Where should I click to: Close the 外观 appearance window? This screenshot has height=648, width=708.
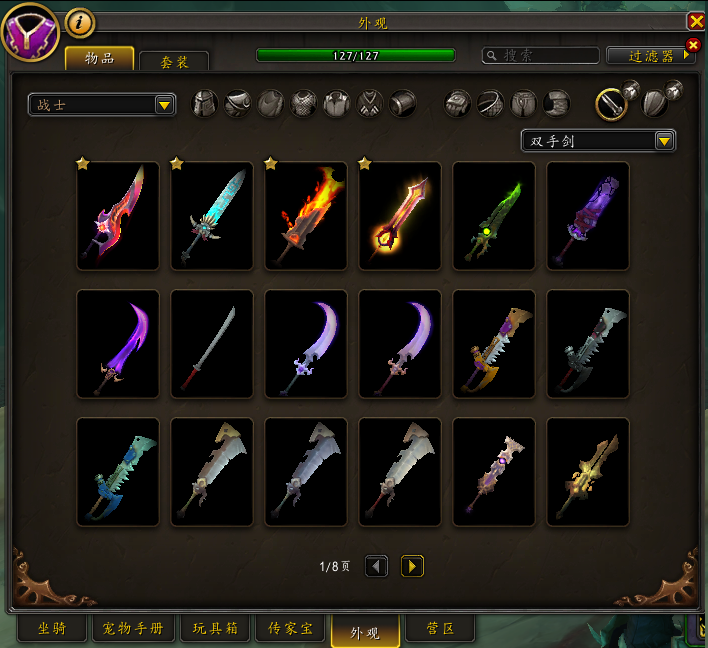pos(696,21)
